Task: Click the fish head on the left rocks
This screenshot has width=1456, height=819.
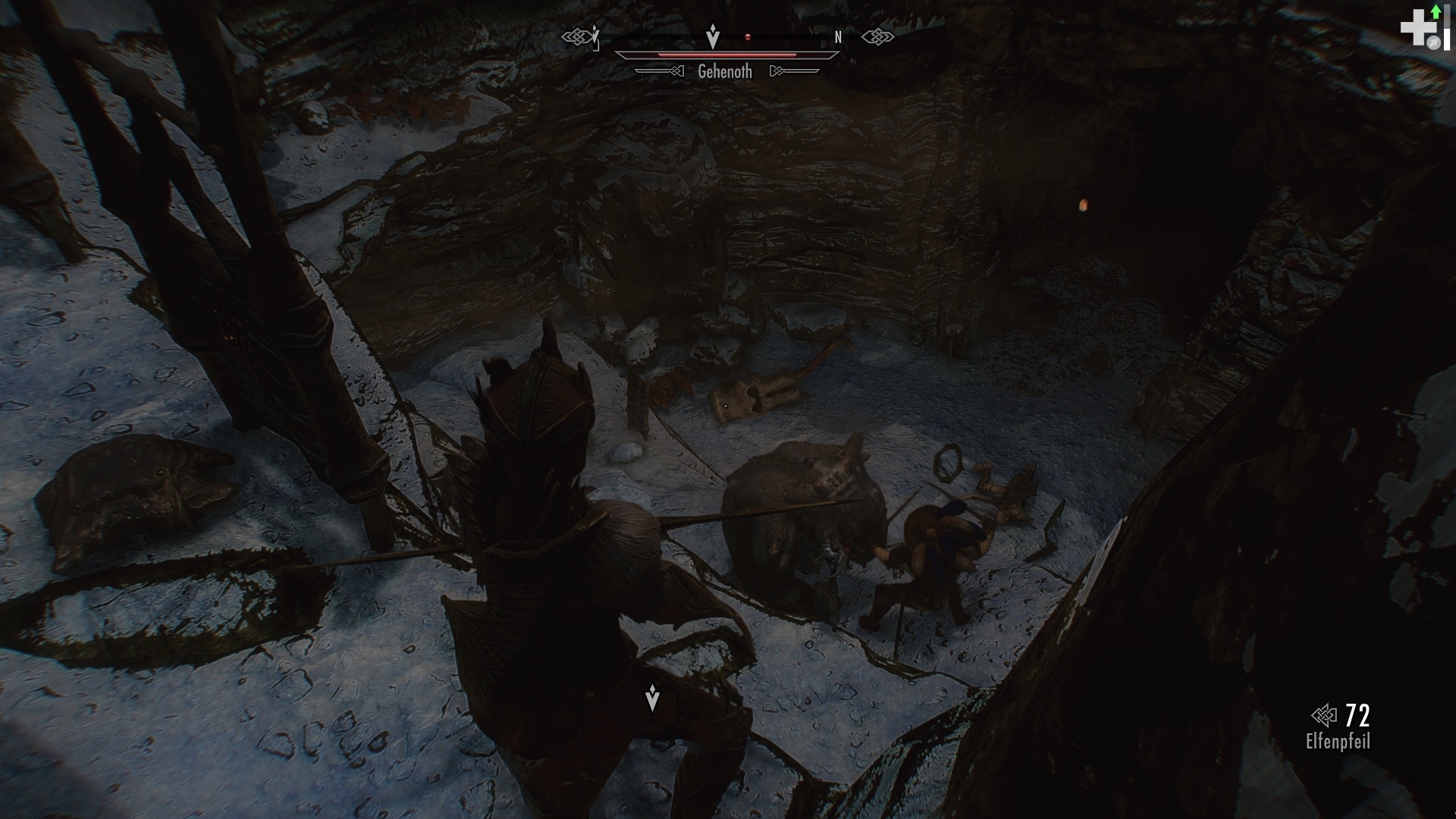Action: click(x=148, y=474)
